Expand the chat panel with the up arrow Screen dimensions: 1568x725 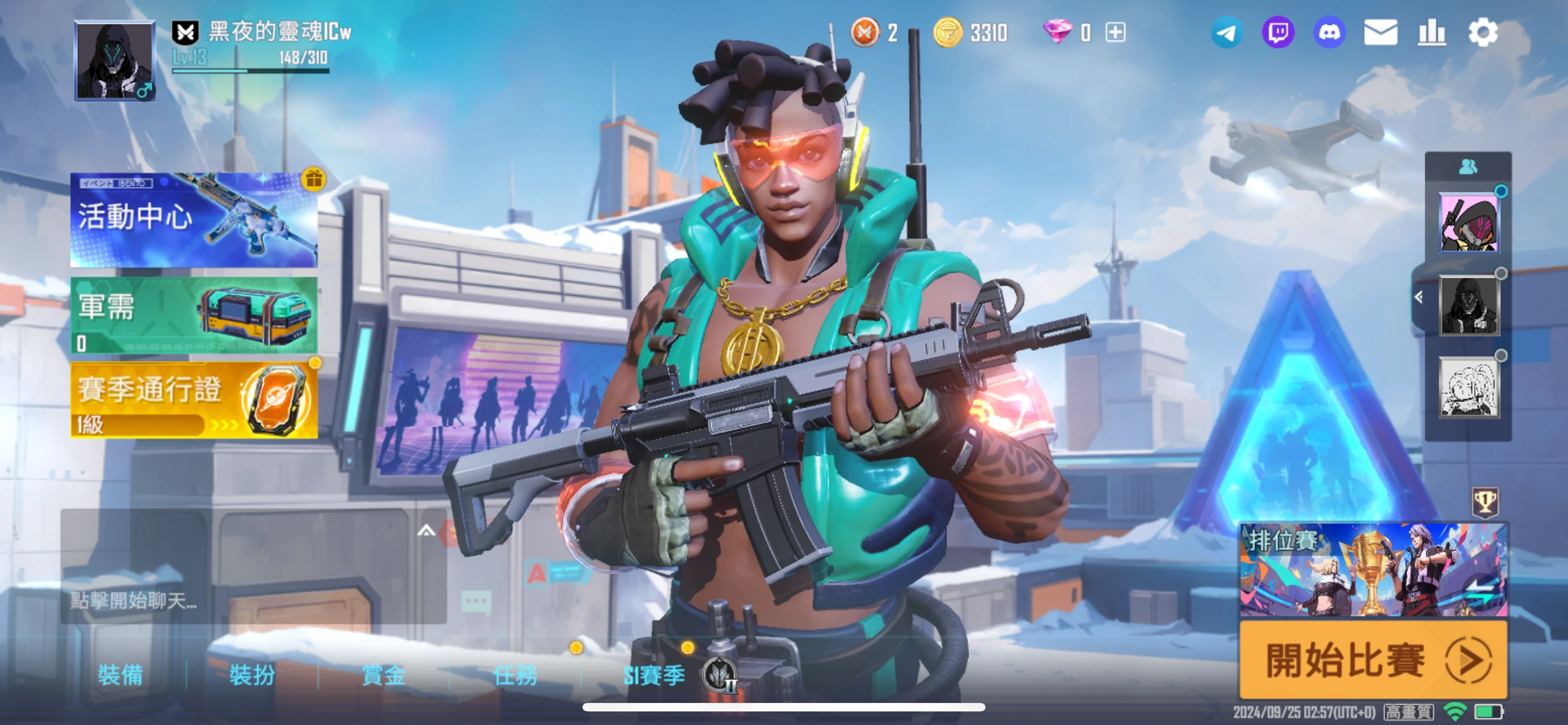point(426,531)
